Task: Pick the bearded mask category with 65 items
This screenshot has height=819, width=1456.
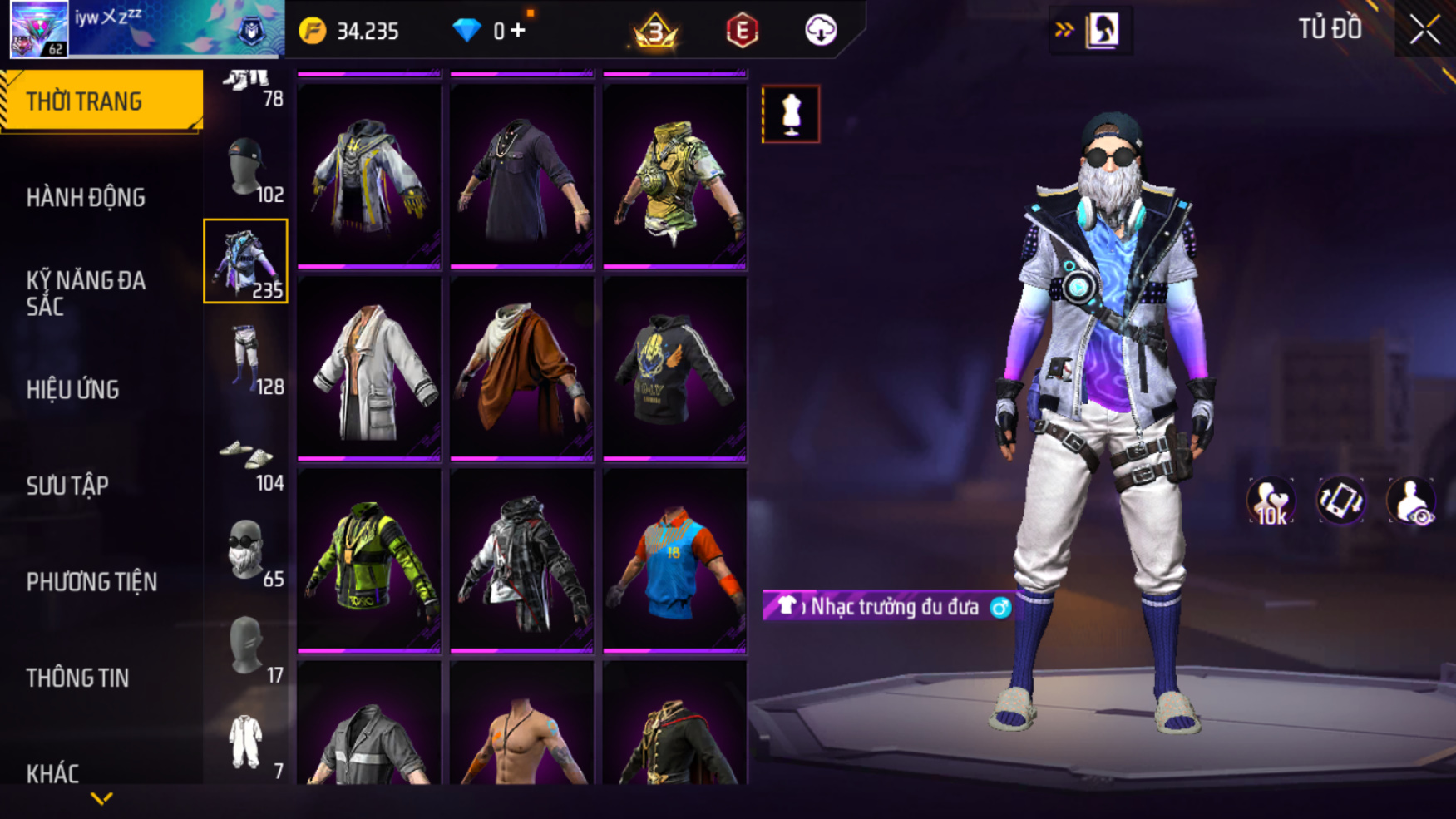Action: pos(246,550)
